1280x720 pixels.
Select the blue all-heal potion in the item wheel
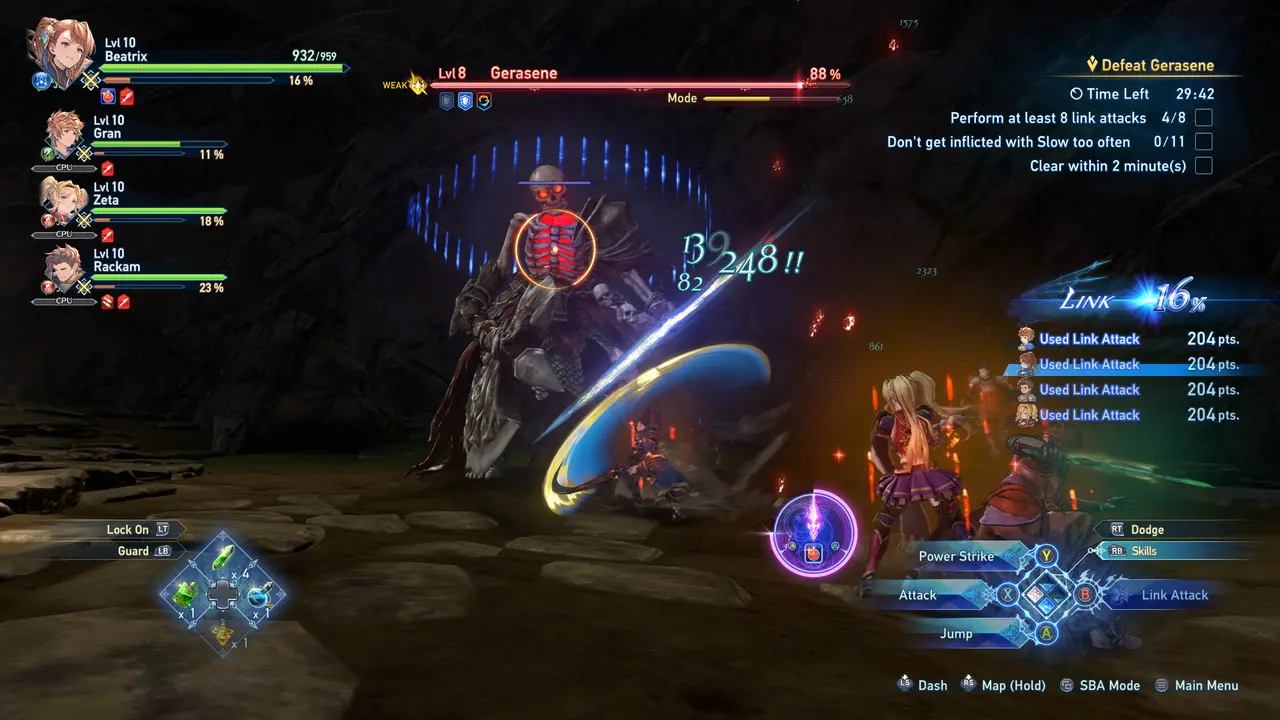click(258, 595)
